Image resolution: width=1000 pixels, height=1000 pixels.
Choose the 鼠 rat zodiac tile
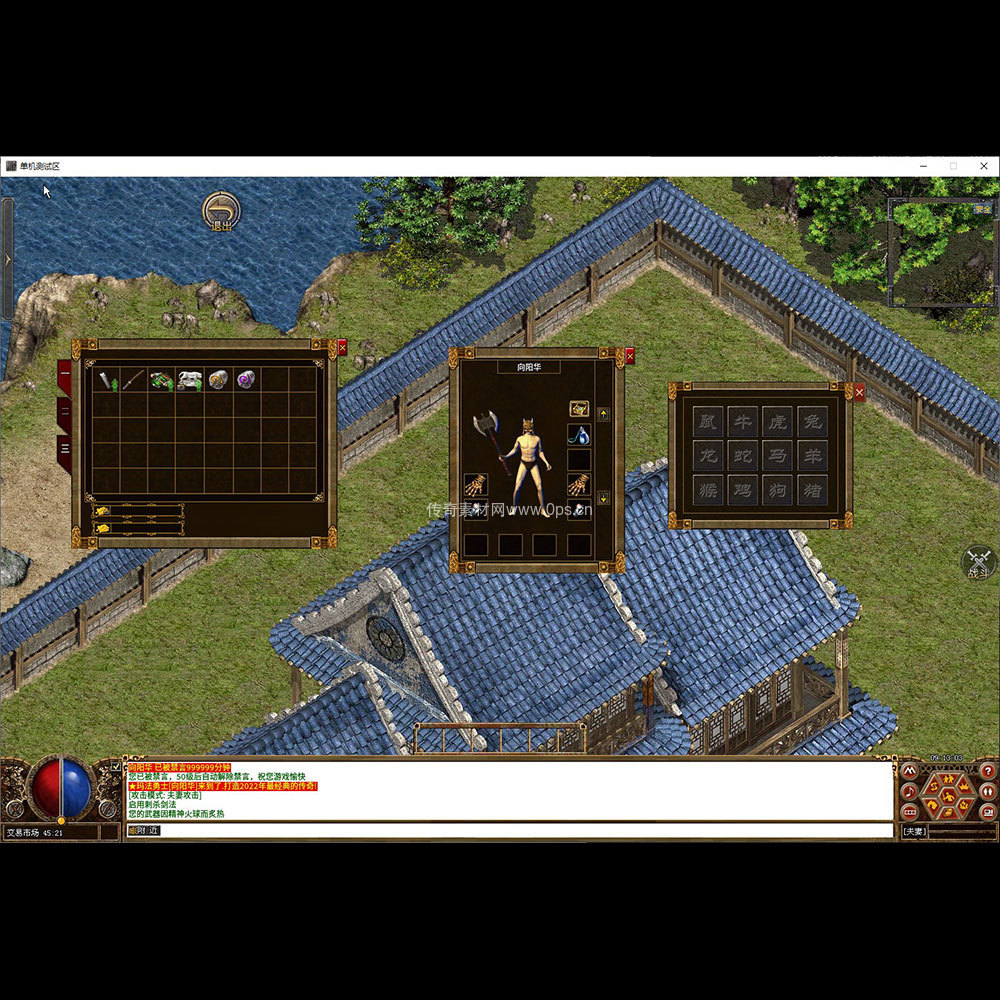(708, 421)
